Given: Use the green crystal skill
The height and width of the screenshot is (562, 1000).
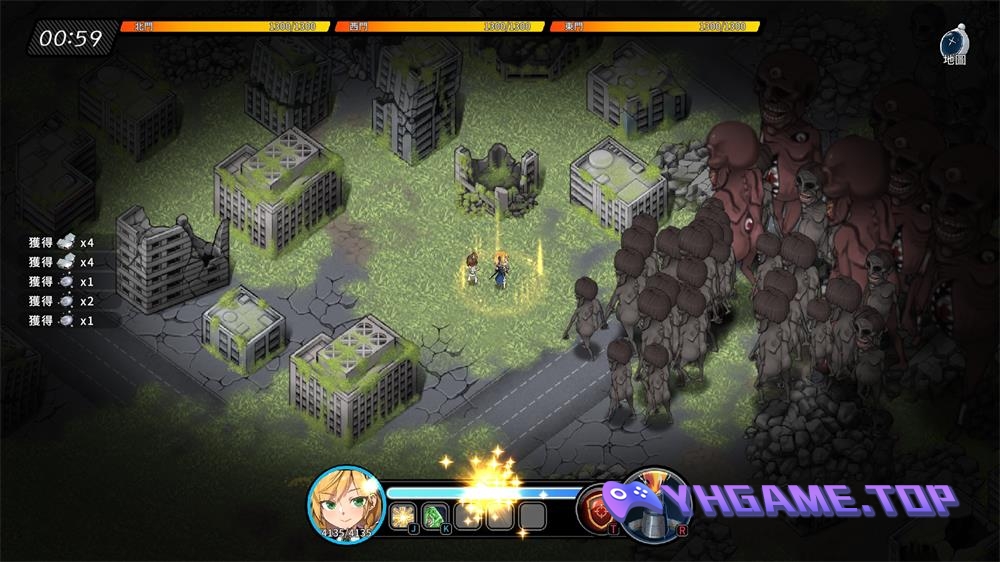Looking at the screenshot, I should pos(435,515).
